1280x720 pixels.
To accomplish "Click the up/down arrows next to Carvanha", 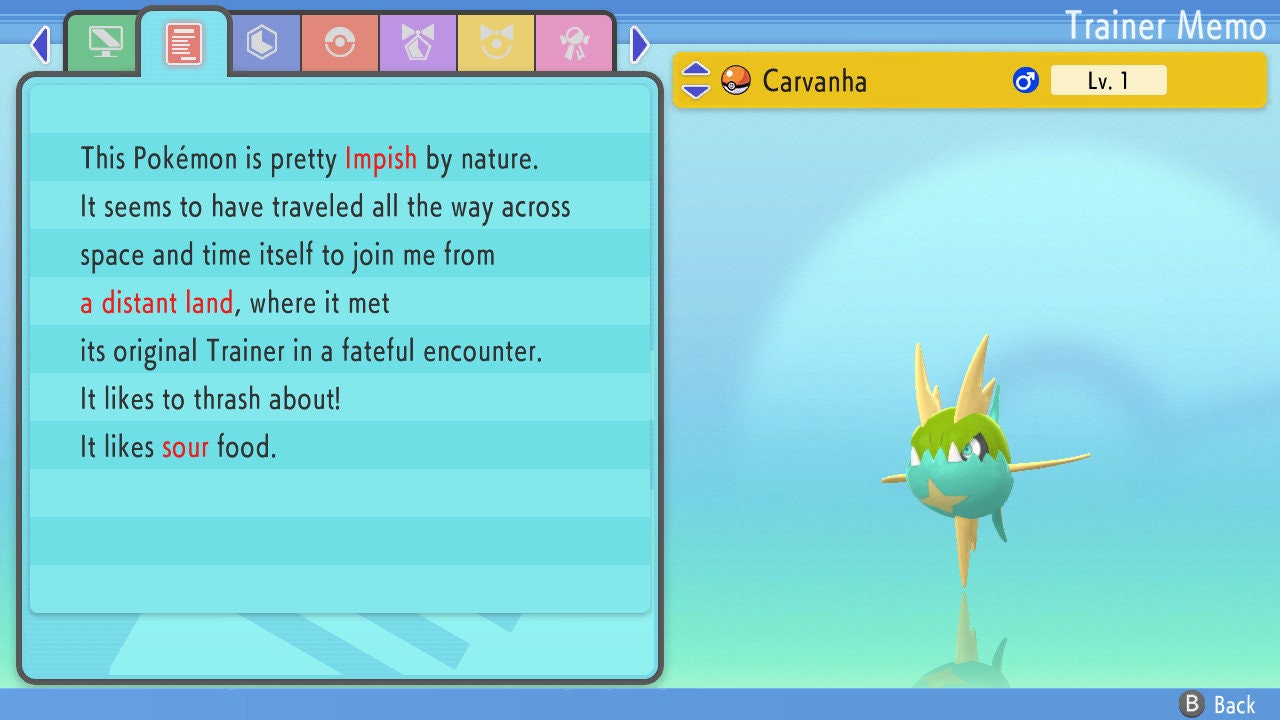I will click(695, 80).
